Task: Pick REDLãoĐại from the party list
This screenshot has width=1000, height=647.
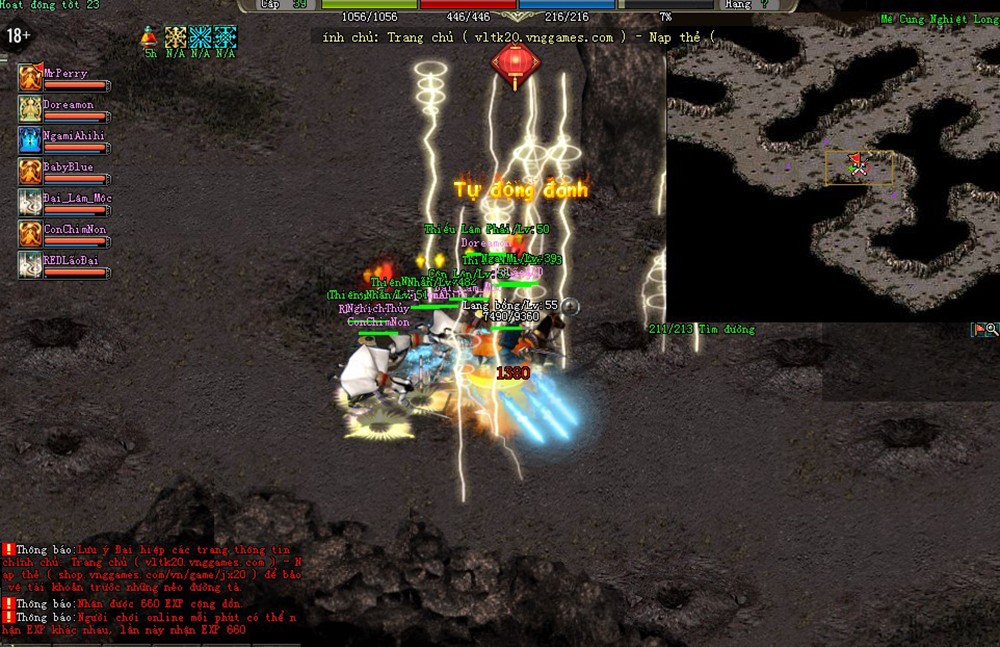Action: click(x=30, y=265)
